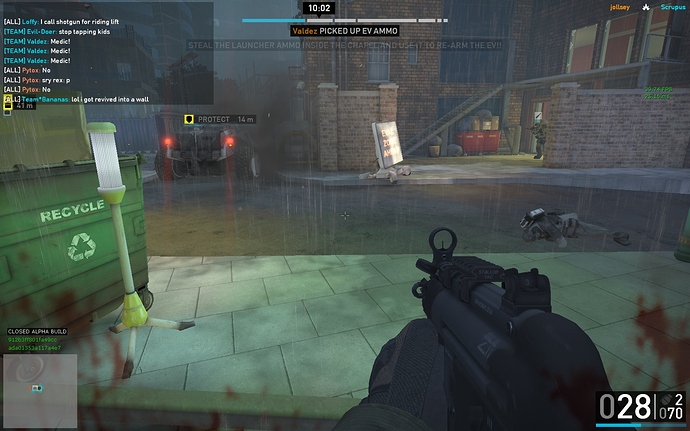Open the chat message log
The image size is (690, 431).
[107, 53]
